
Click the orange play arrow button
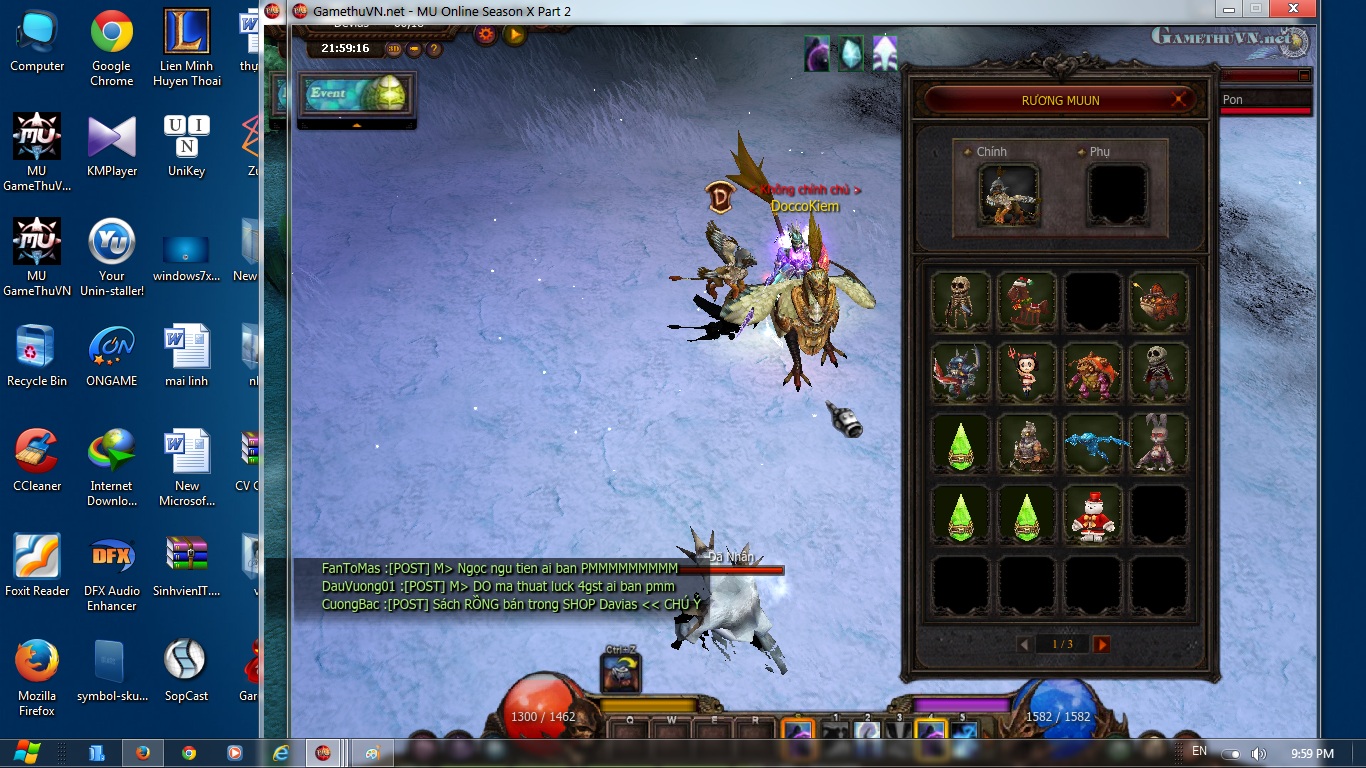point(514,35)
